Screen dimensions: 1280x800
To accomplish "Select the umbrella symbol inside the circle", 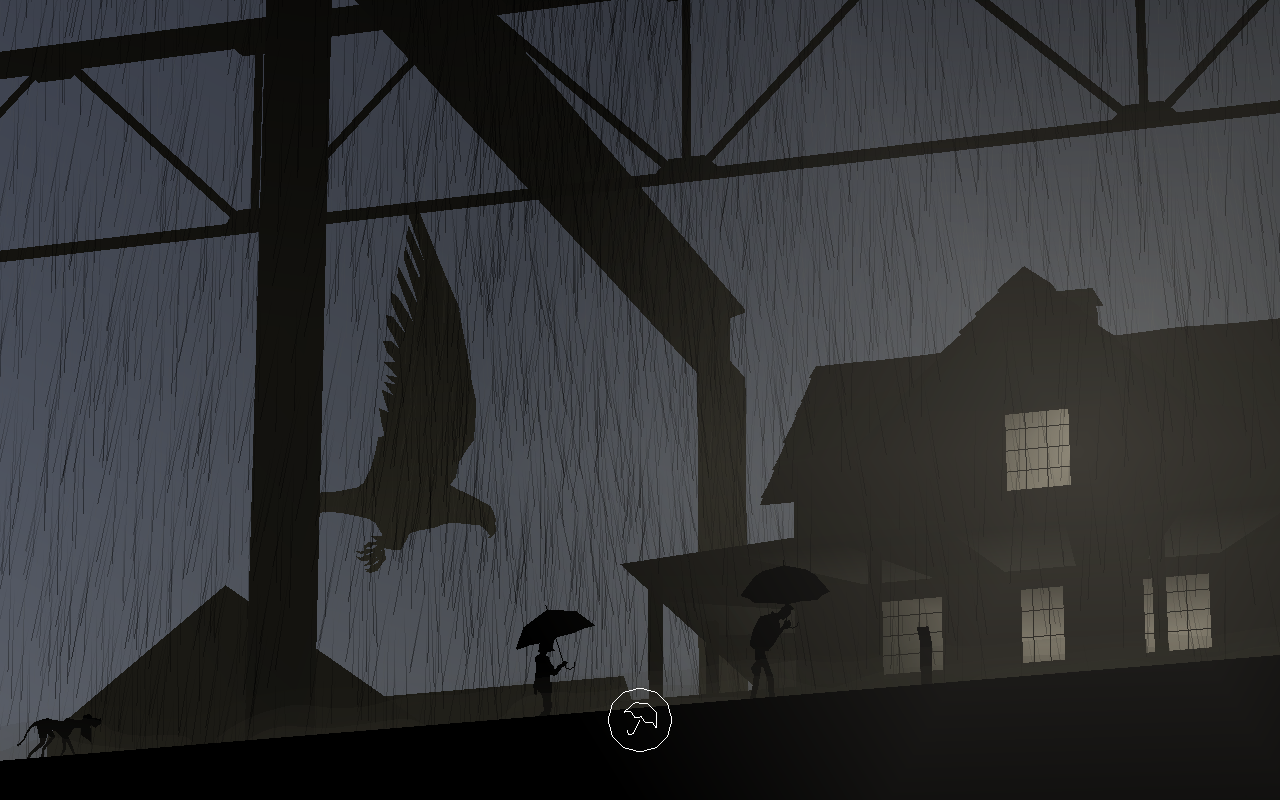I will tap(643, 719).
